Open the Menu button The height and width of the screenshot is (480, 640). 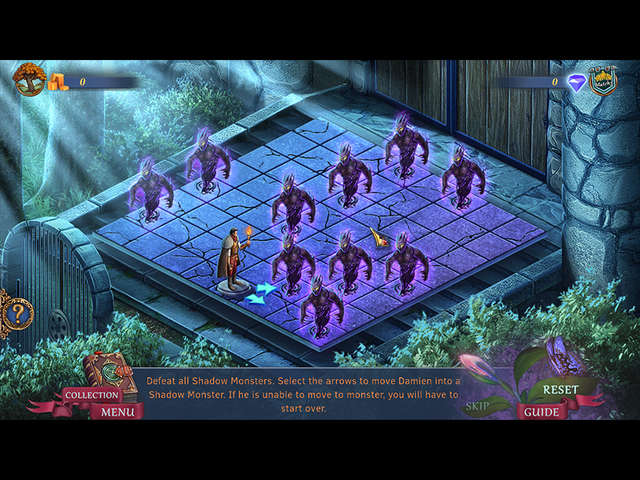point(117,411)
